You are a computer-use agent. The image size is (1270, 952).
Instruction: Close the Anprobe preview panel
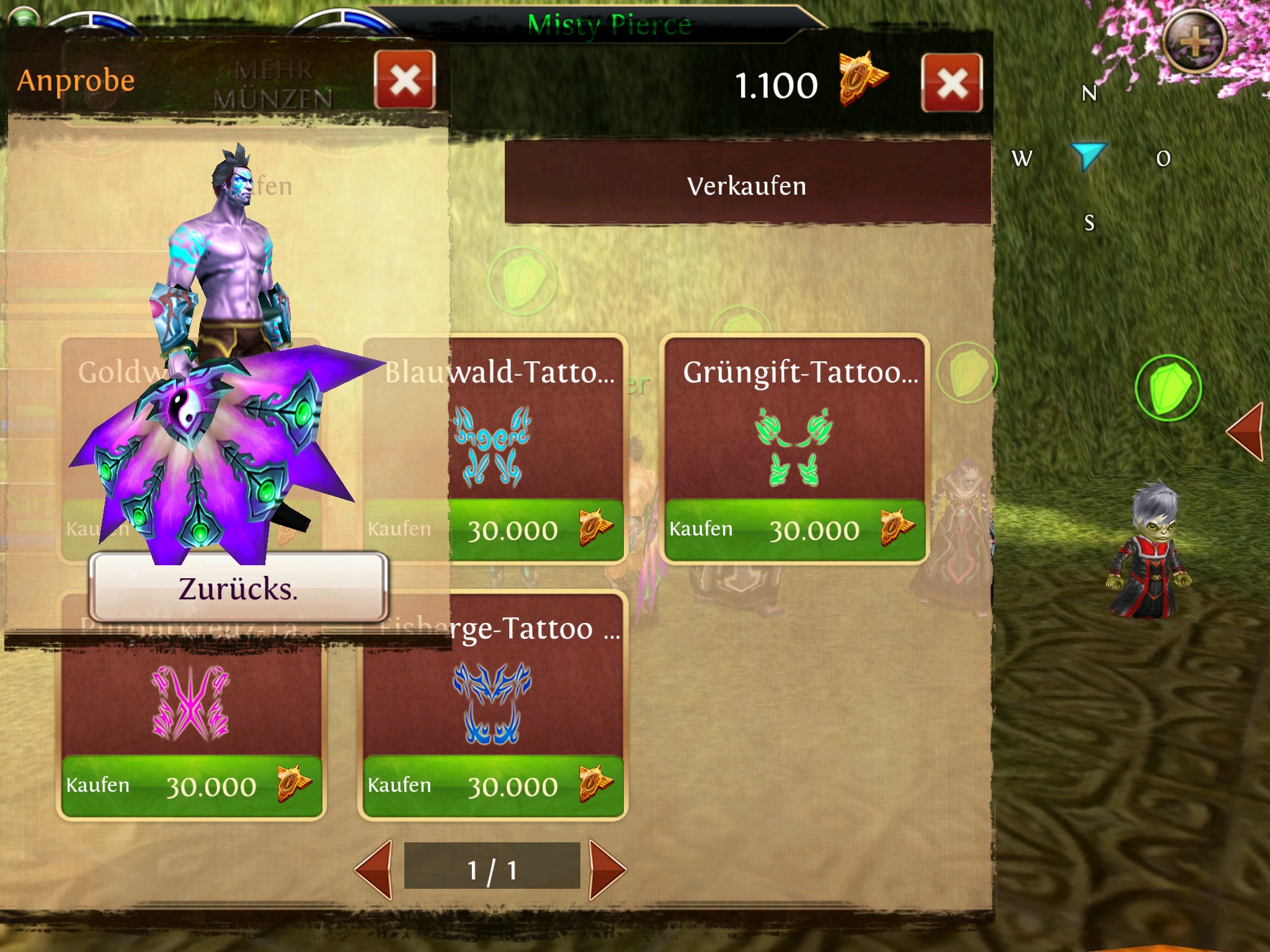405,81
